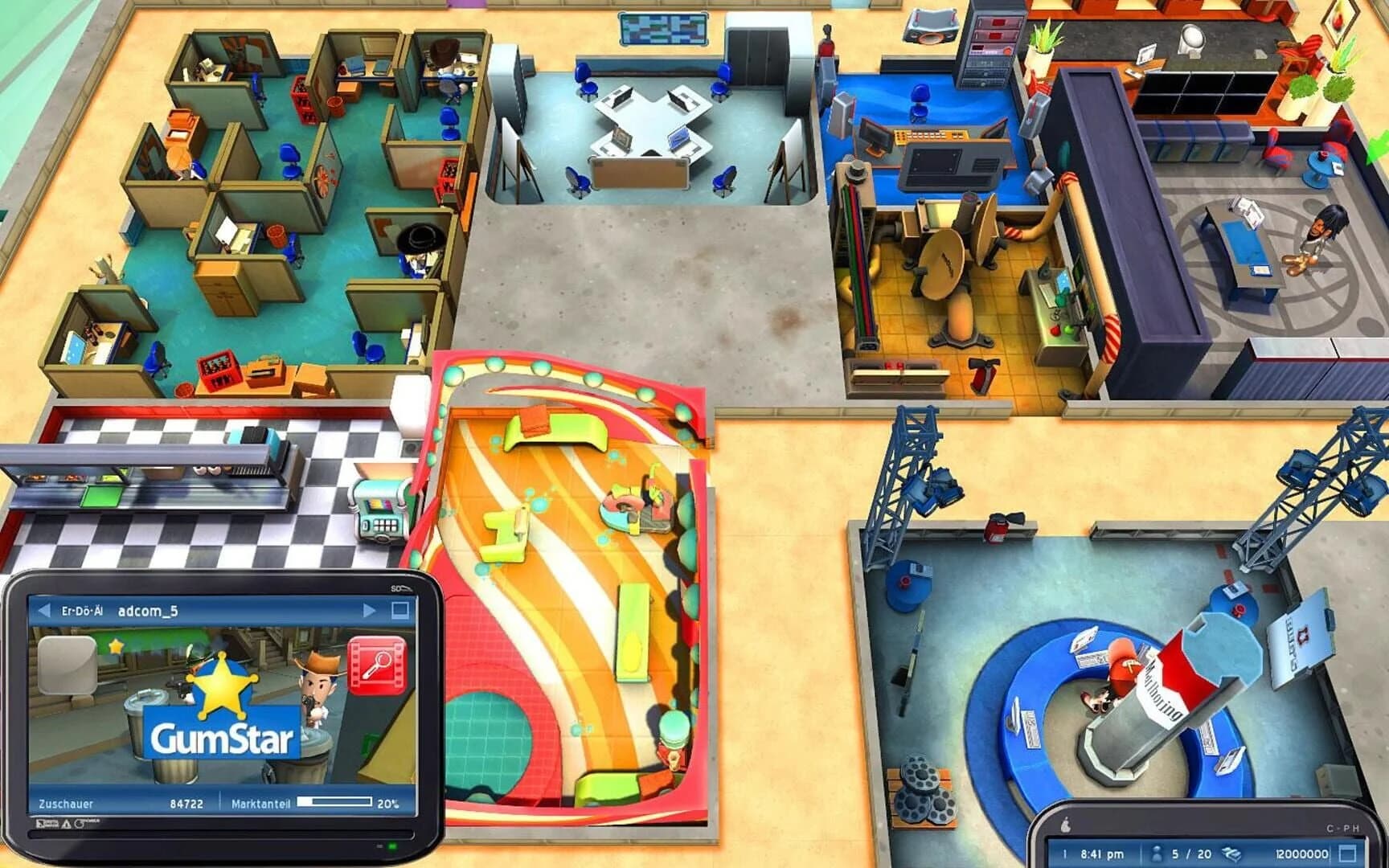Image resolution: width=1389 pixels, height=868 pixels.
Task: Switch to the adcom_5 channel label
Action: click(x=147, y=611)
